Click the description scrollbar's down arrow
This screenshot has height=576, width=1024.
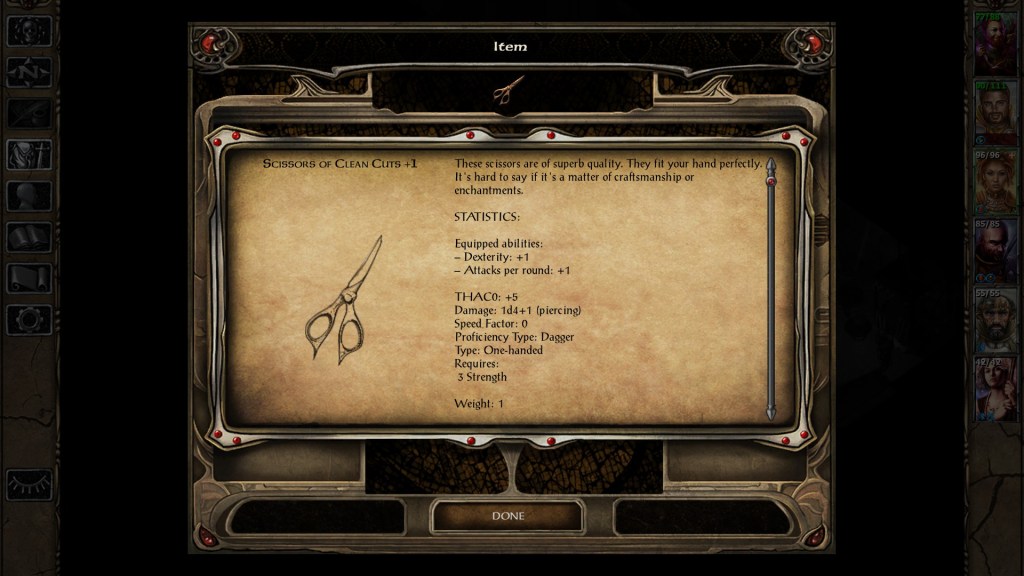[770, 411]
